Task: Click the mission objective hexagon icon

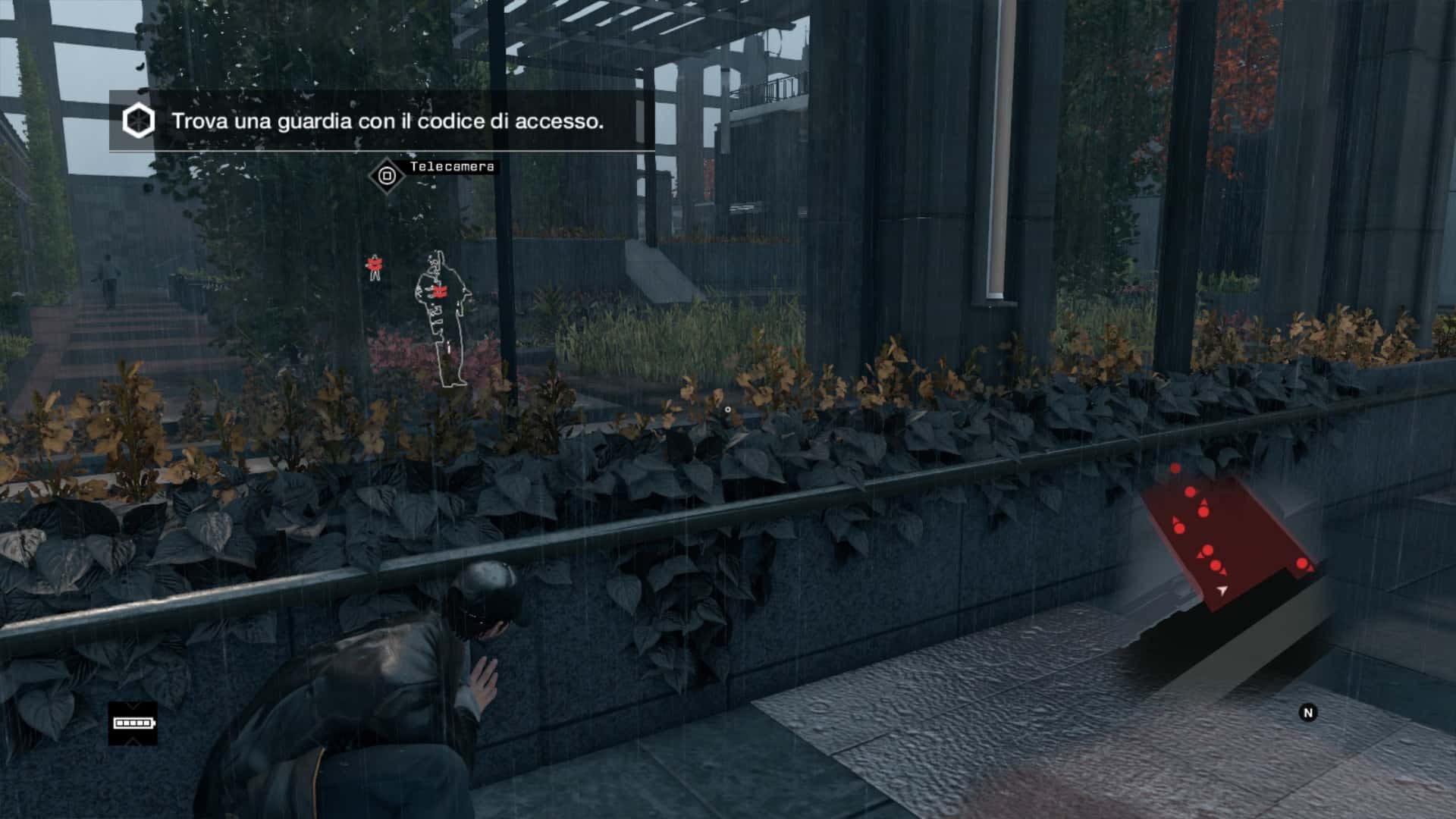Action: click(139, 121)
